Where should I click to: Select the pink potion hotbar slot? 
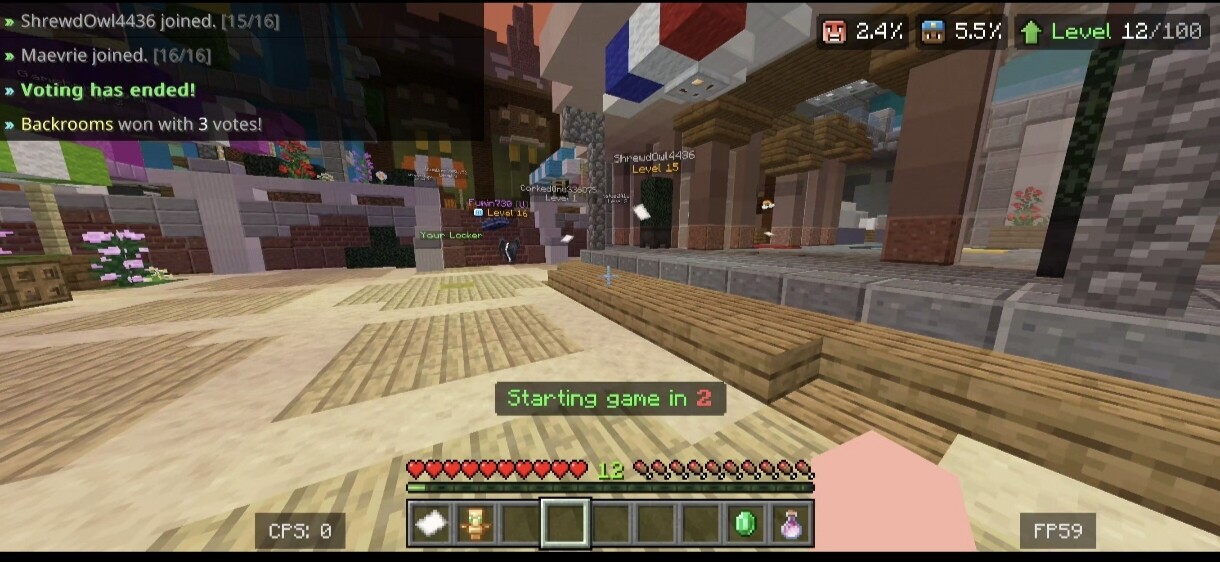point(791,524)
